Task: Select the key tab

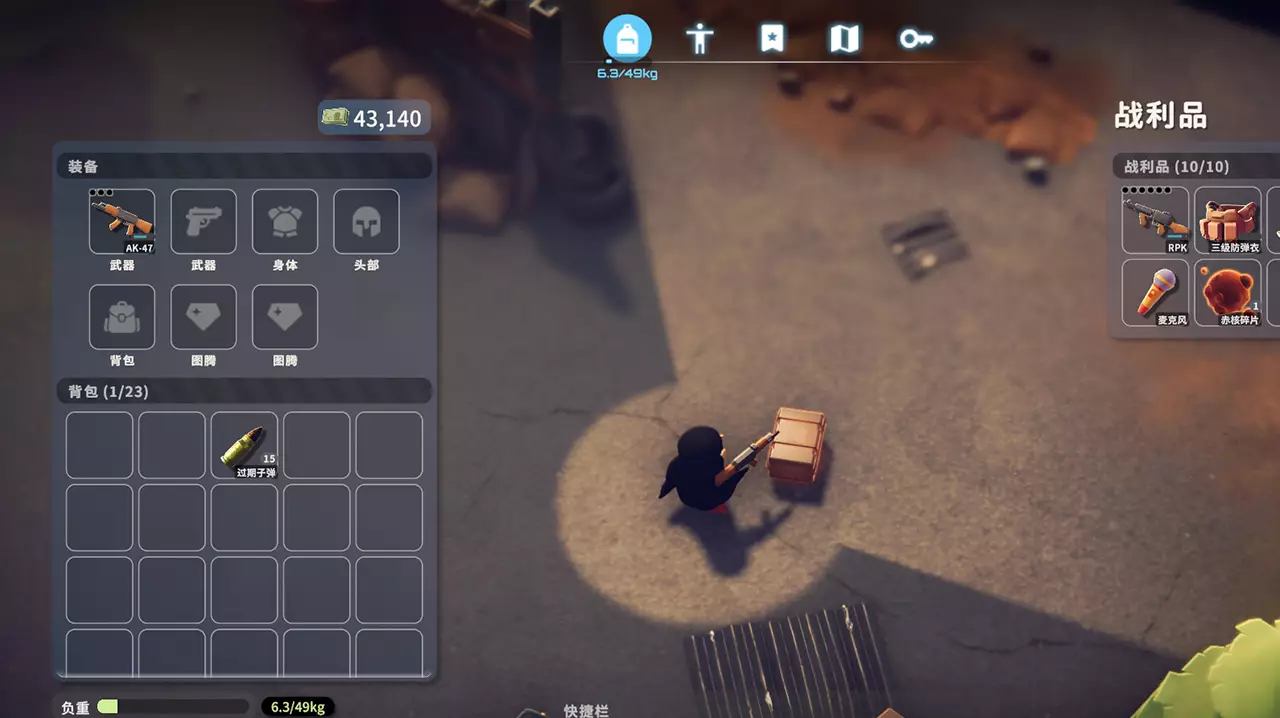Action: [916, 39]
